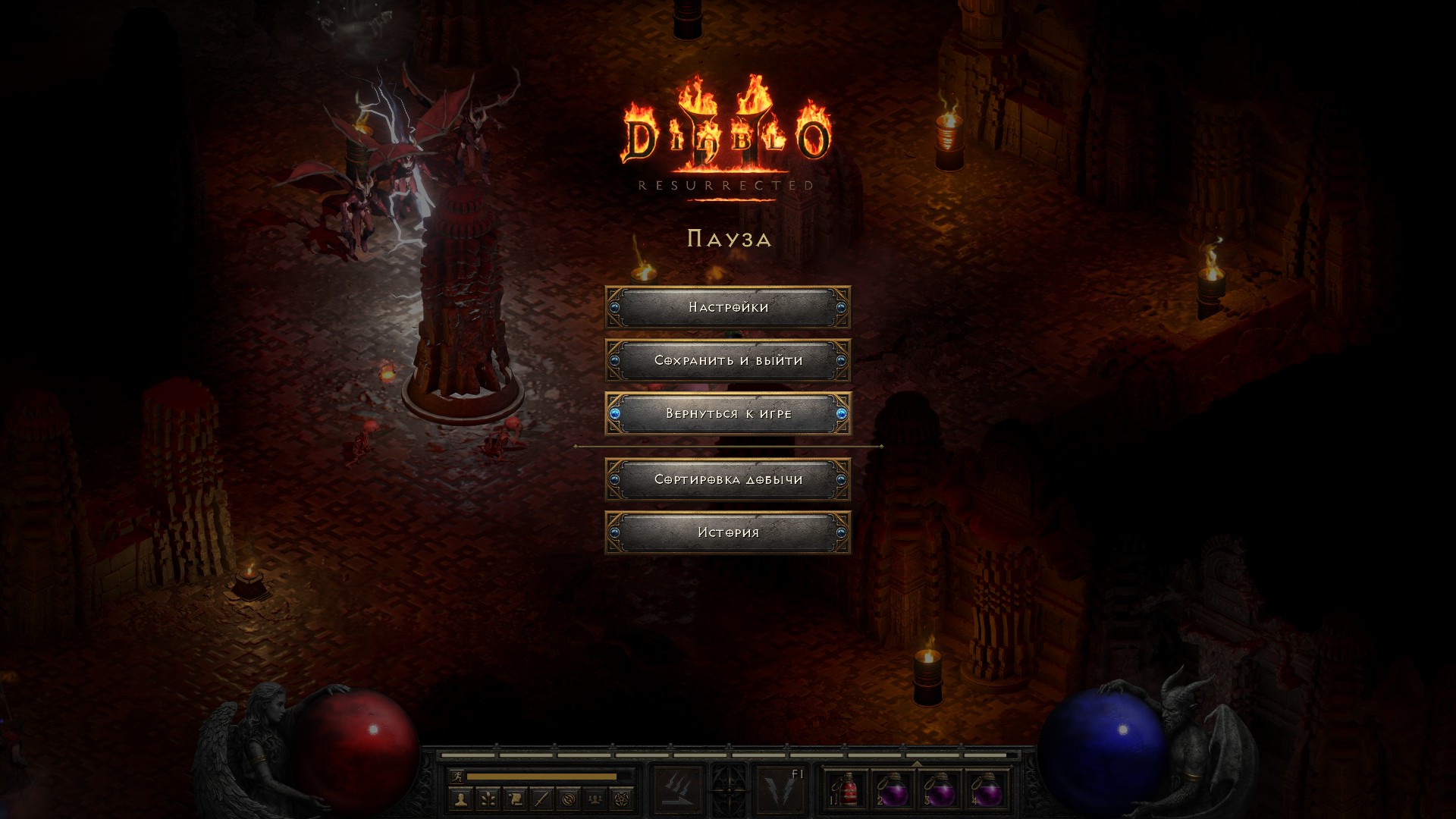Viewport: 1456px width, 819px height.
Task: Open the История menu entry
Action: pos(728,532)
